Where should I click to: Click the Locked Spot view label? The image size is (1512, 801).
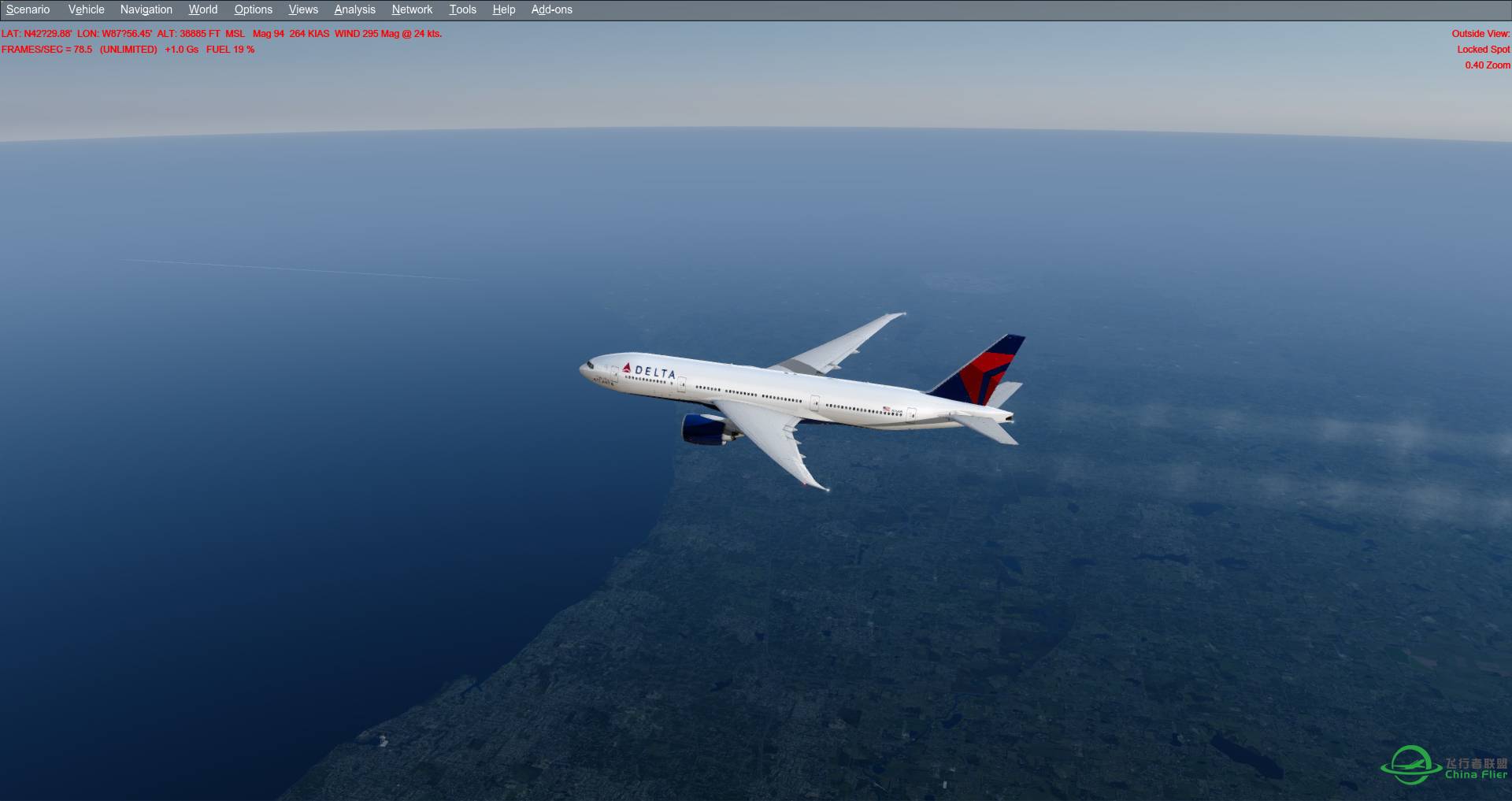click(1484, 49)
